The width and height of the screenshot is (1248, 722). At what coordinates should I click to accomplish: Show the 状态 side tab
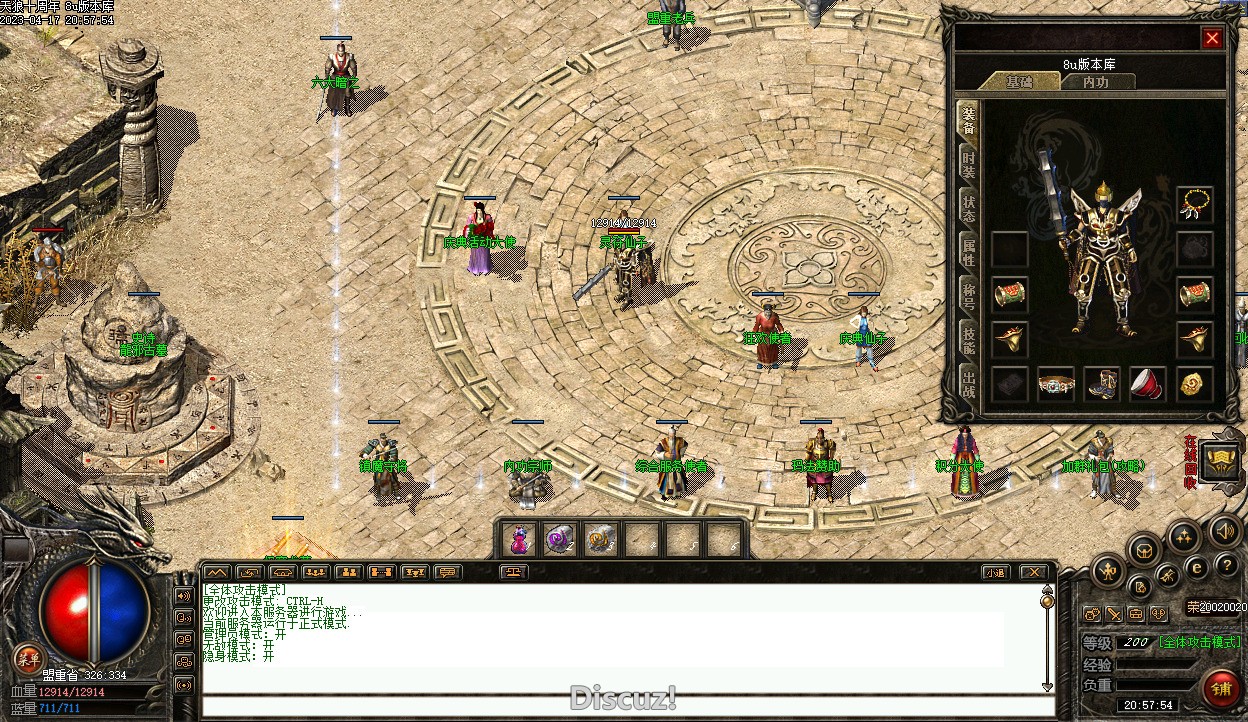click(968, 208)
